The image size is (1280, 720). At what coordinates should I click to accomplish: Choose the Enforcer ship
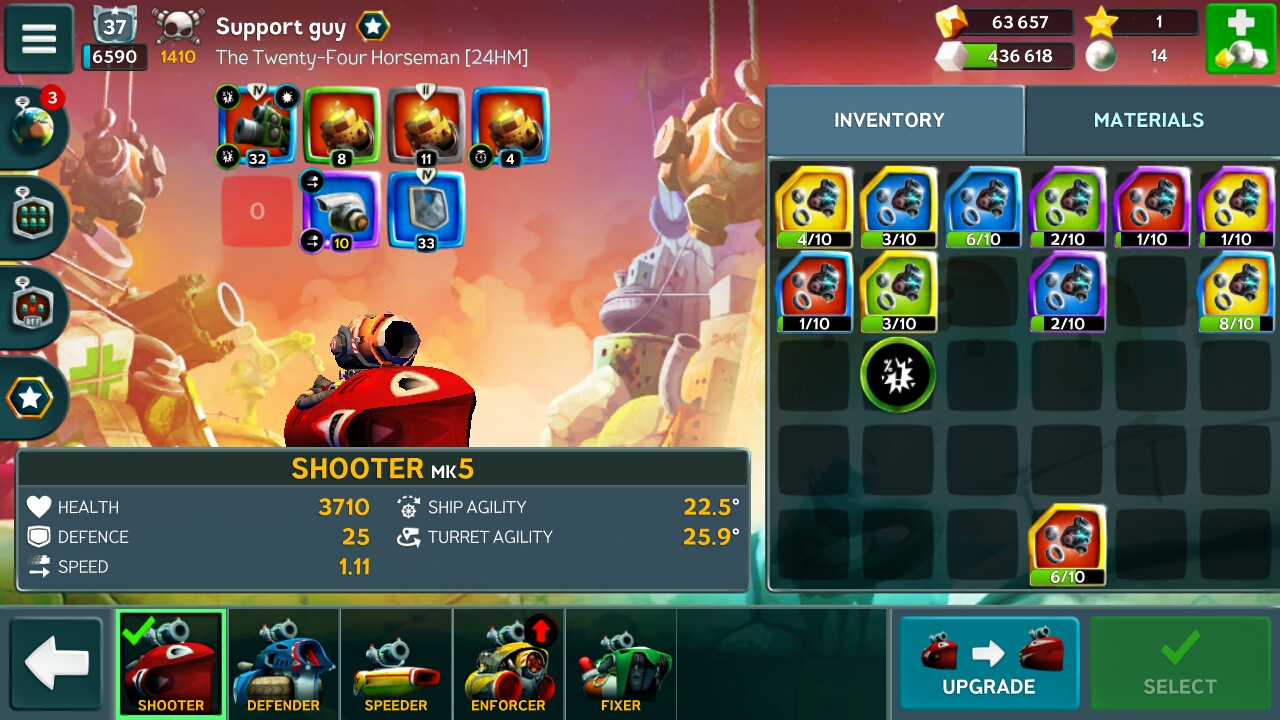pos(508,665)
